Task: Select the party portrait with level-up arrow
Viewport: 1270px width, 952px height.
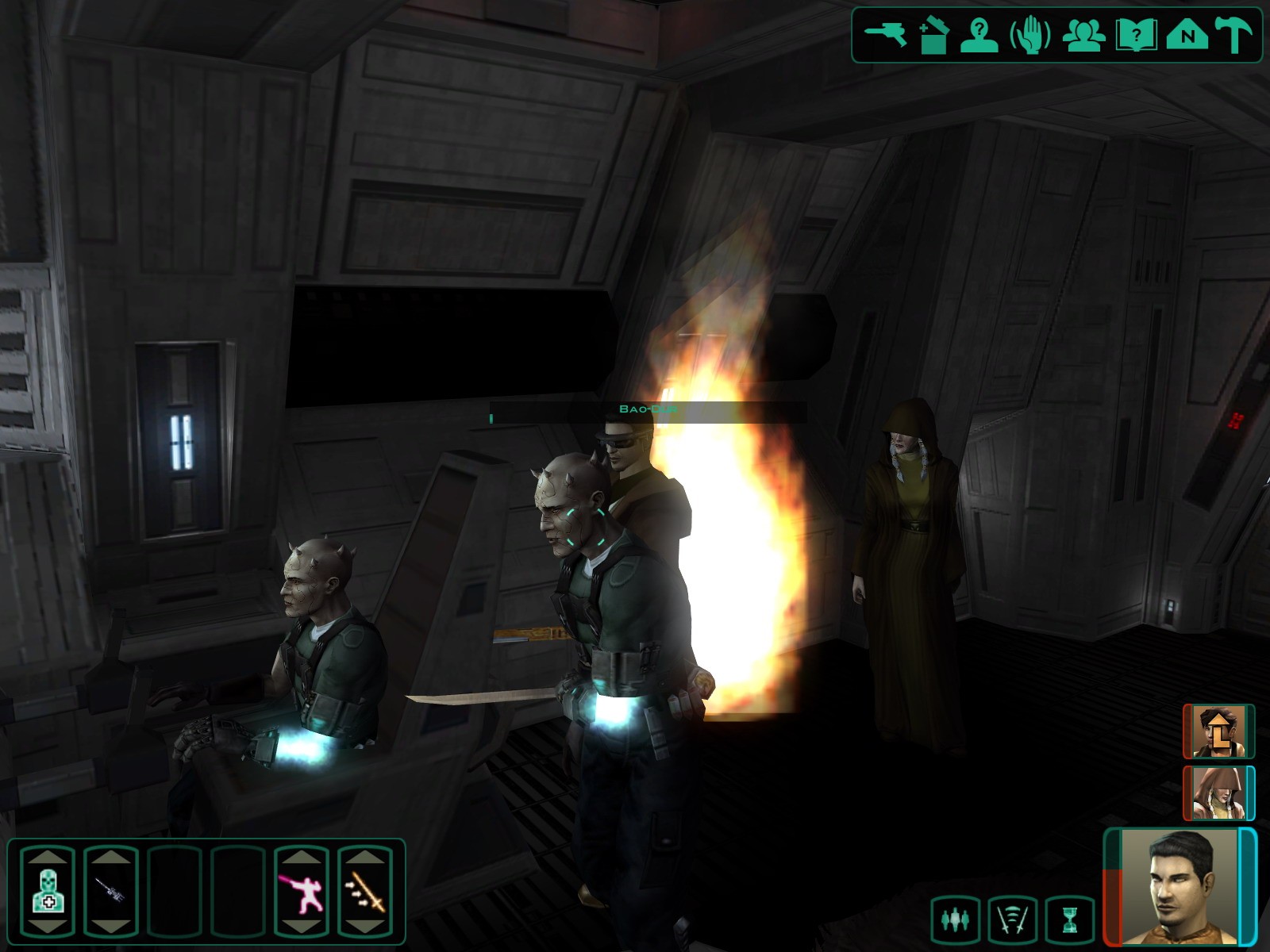Action: click(x=1218, y=731)
